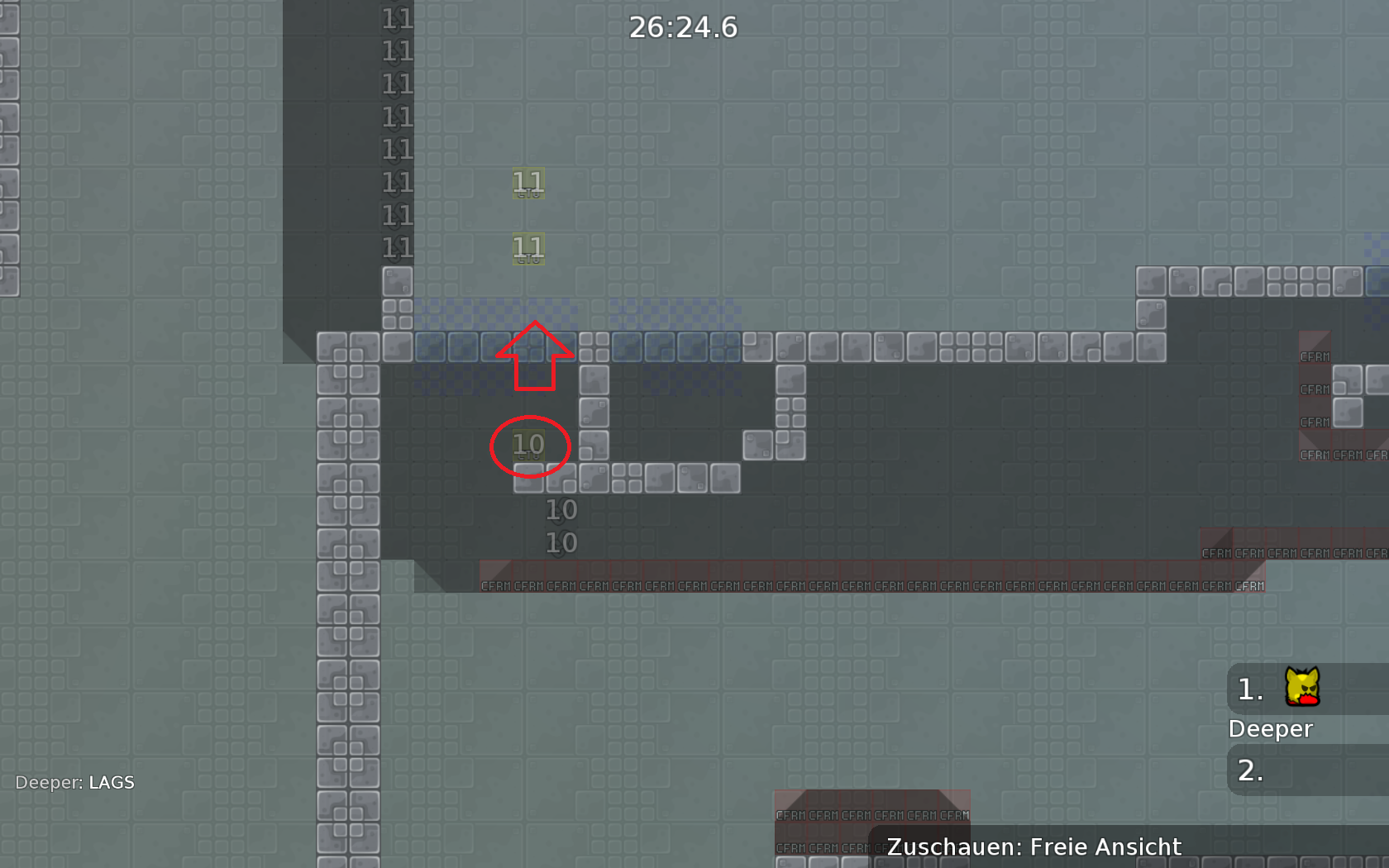Expand the "Zuschauen: Freie Ansicht" spectator selector
The width and height of the screenshot is (1389, 868).
coord(1033,846)
